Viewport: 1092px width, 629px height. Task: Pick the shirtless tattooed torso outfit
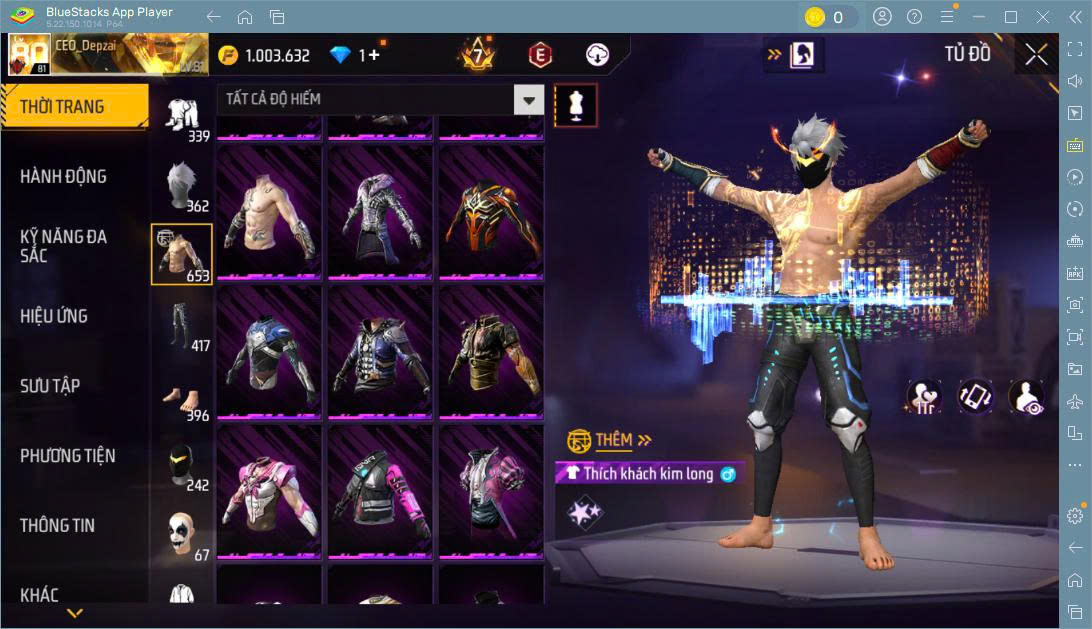pos(269,213)
